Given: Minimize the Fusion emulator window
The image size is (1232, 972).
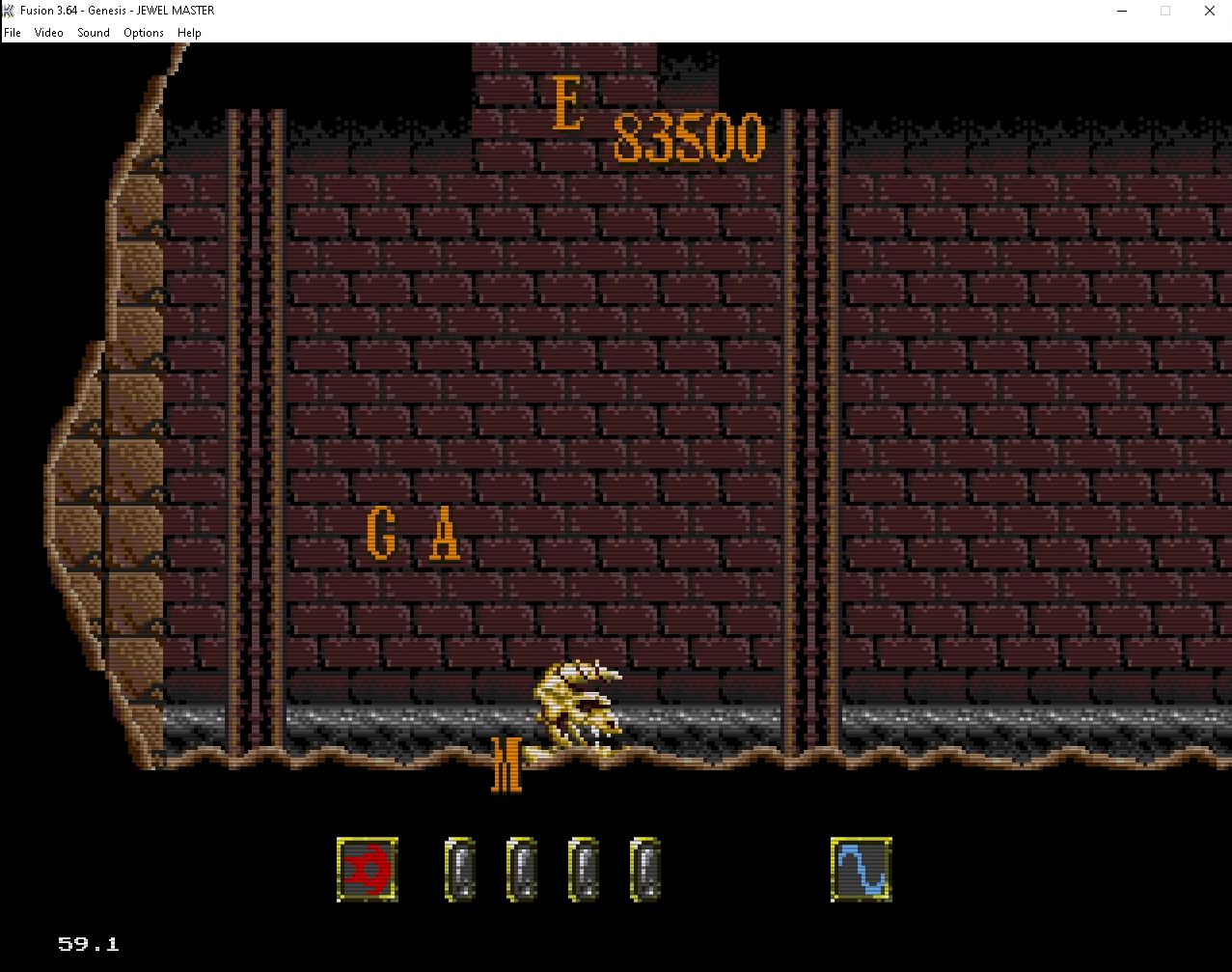Looking at the screenshot, I should tap(1122, 11).
